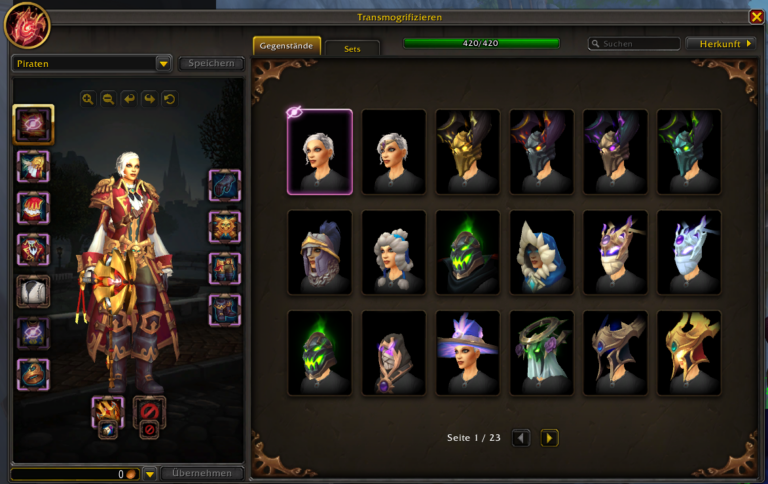Viewport: 768px width, 484px height.
Task: Zoom in on the character preview
Action: [x=88, y=99]
